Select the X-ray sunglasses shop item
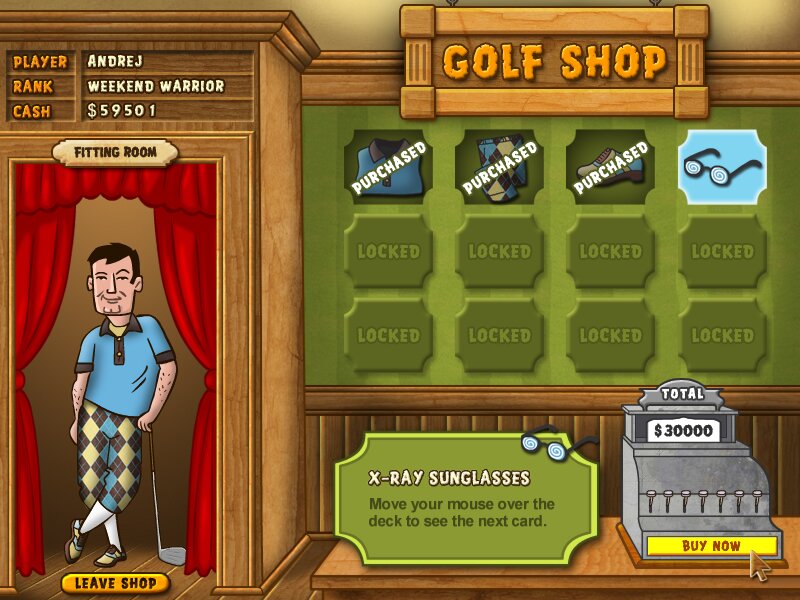 click(x=722, y=166)
